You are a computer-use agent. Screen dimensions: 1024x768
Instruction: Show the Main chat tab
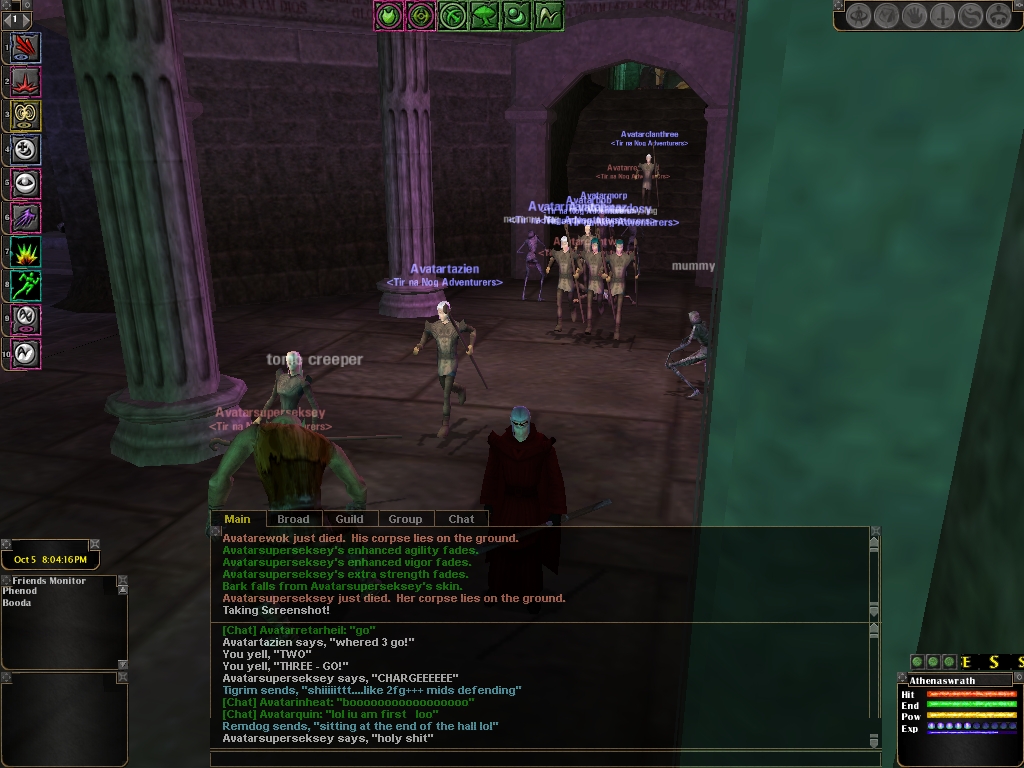tap(237, 519)
